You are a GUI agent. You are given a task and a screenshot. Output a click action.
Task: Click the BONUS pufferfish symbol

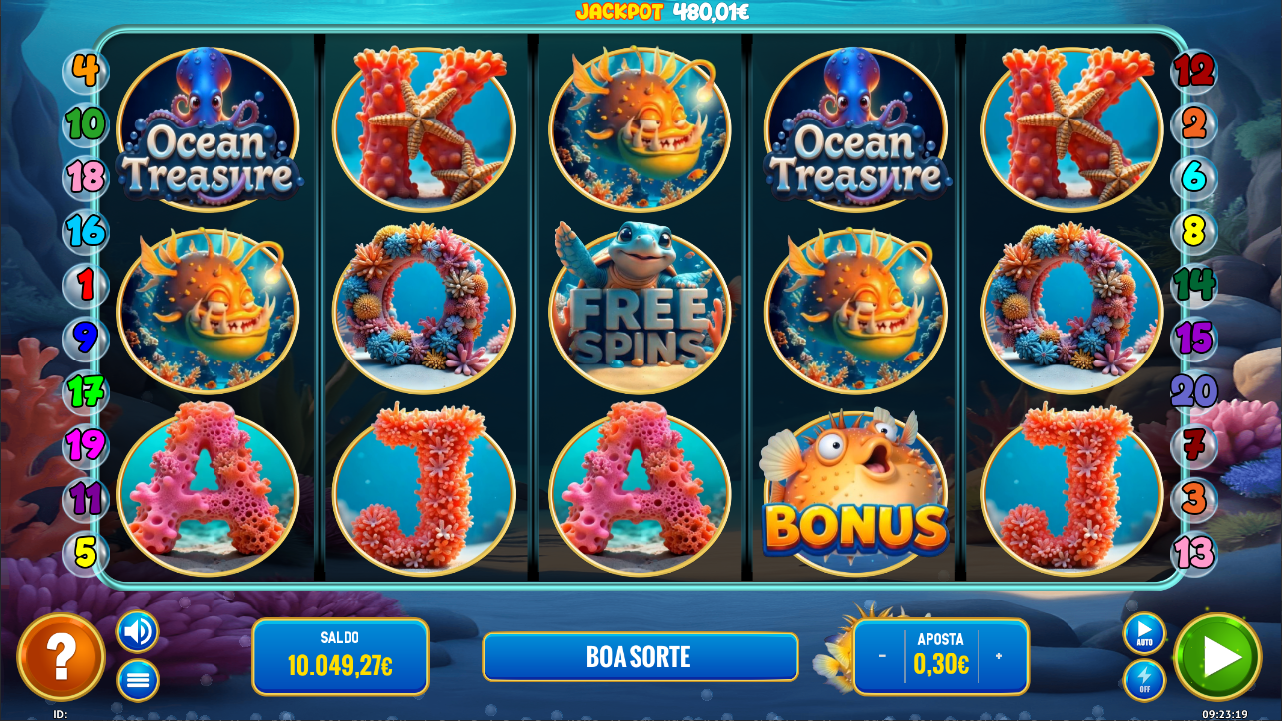point(855,493)
